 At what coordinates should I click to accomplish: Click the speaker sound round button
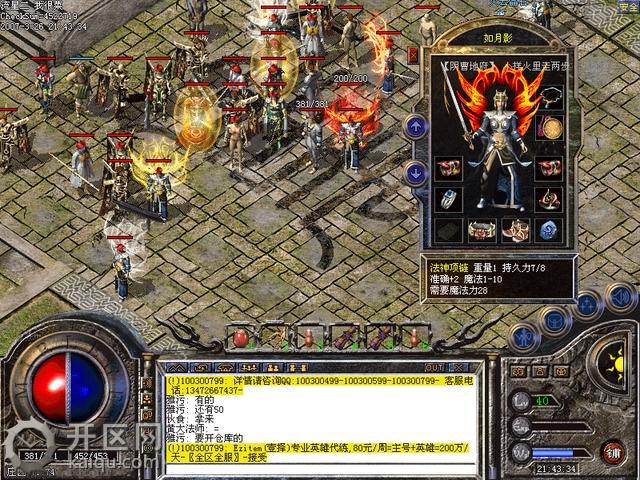click(621, 296)
